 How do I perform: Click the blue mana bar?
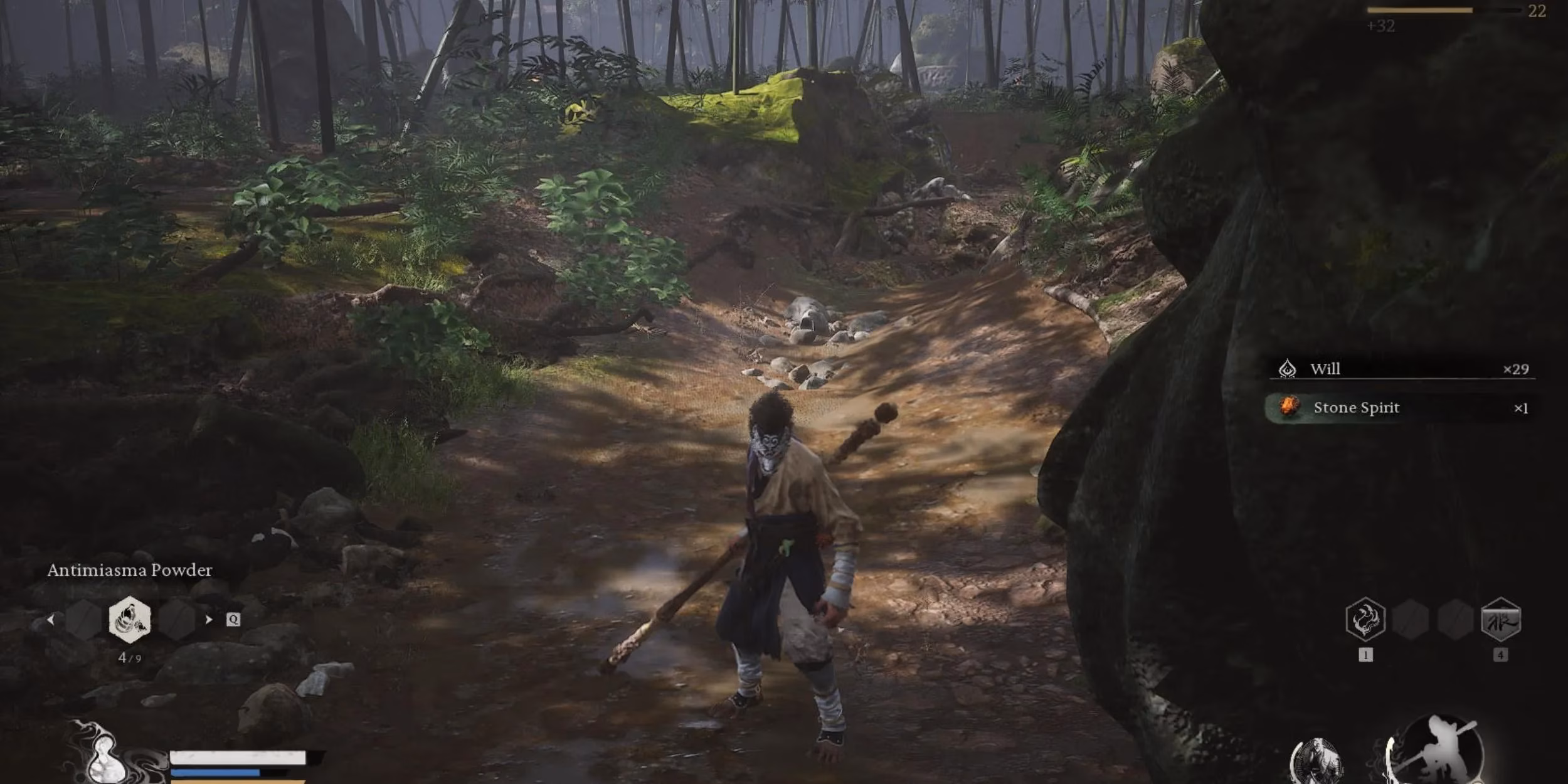click(x=216, y=773)
